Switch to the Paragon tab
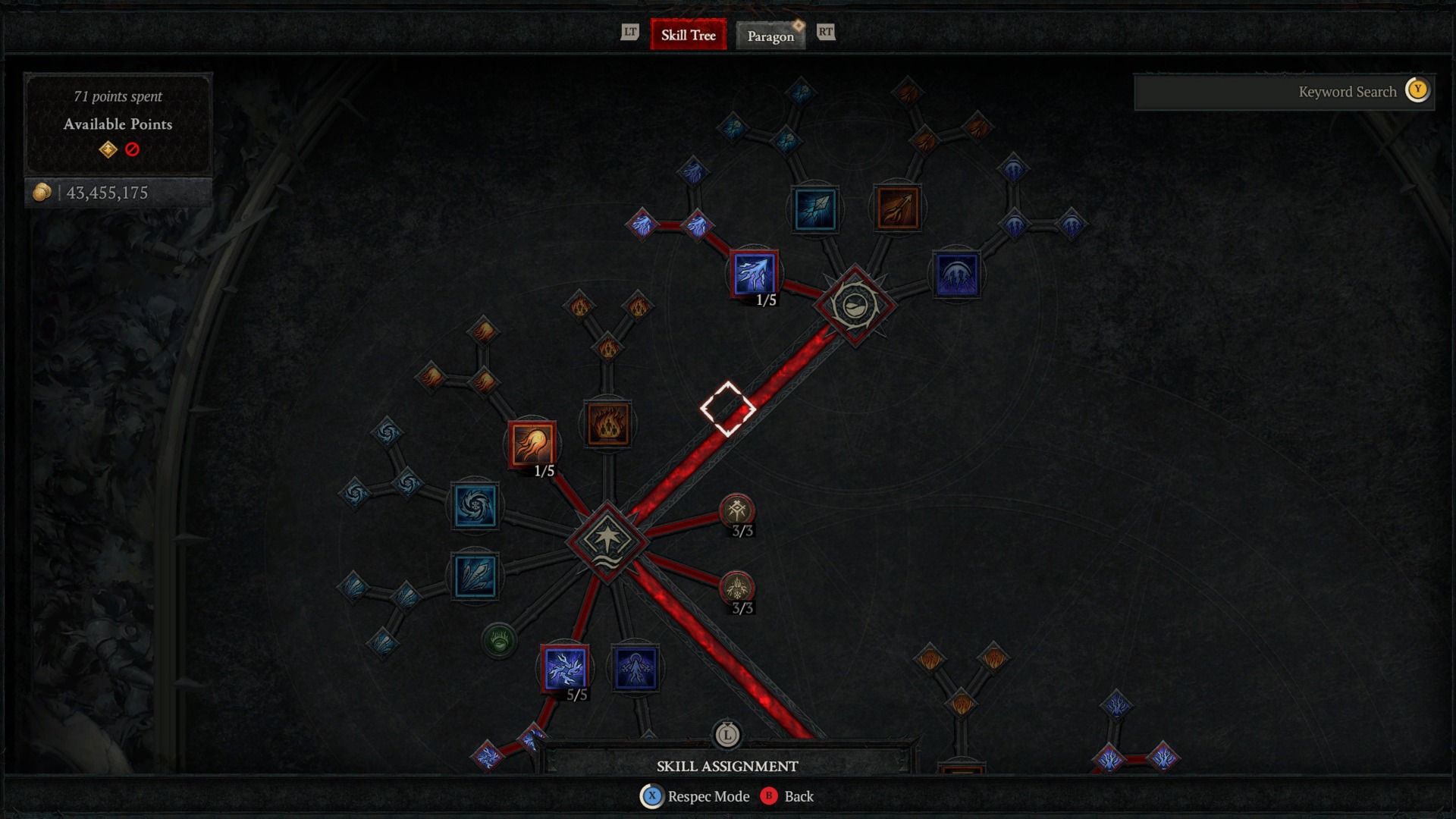 pos(770,36)
